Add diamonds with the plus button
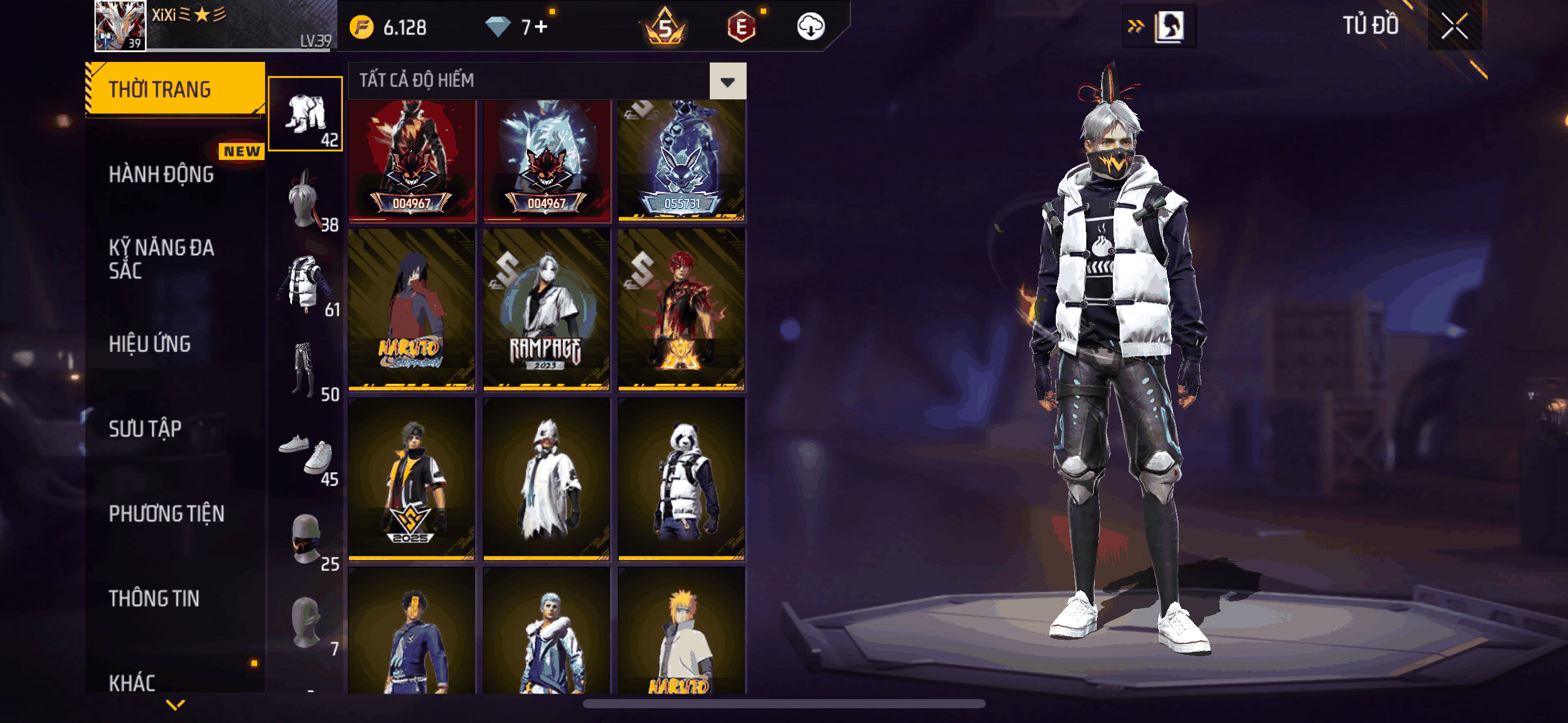 pos(540,27)
